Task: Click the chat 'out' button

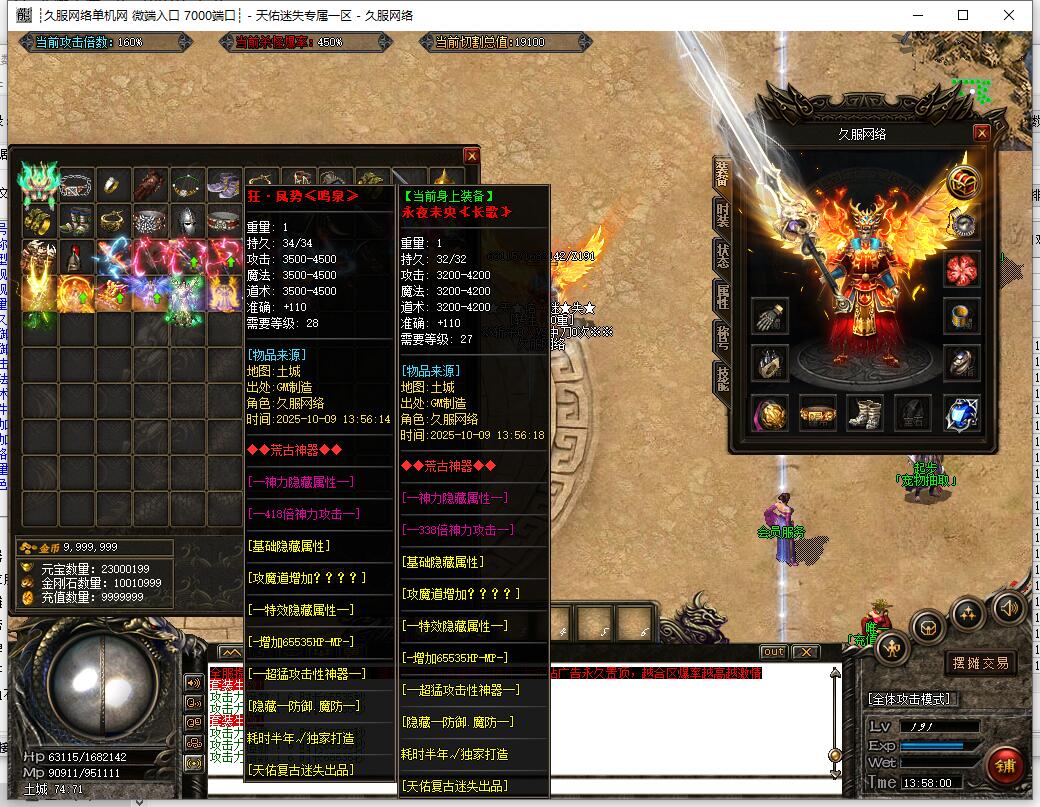Action: point(773,652)
